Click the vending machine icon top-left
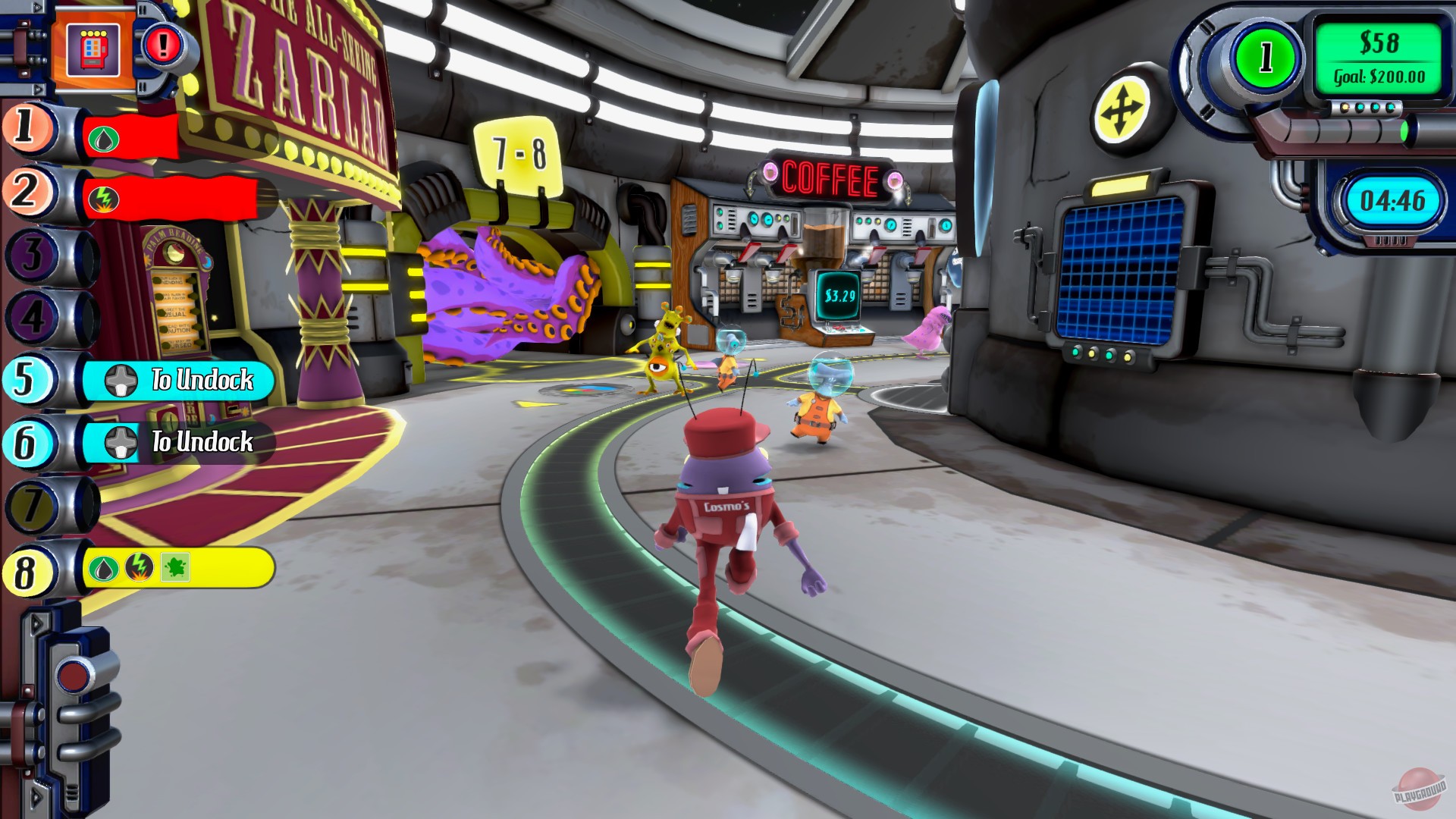 click(93, 48)
